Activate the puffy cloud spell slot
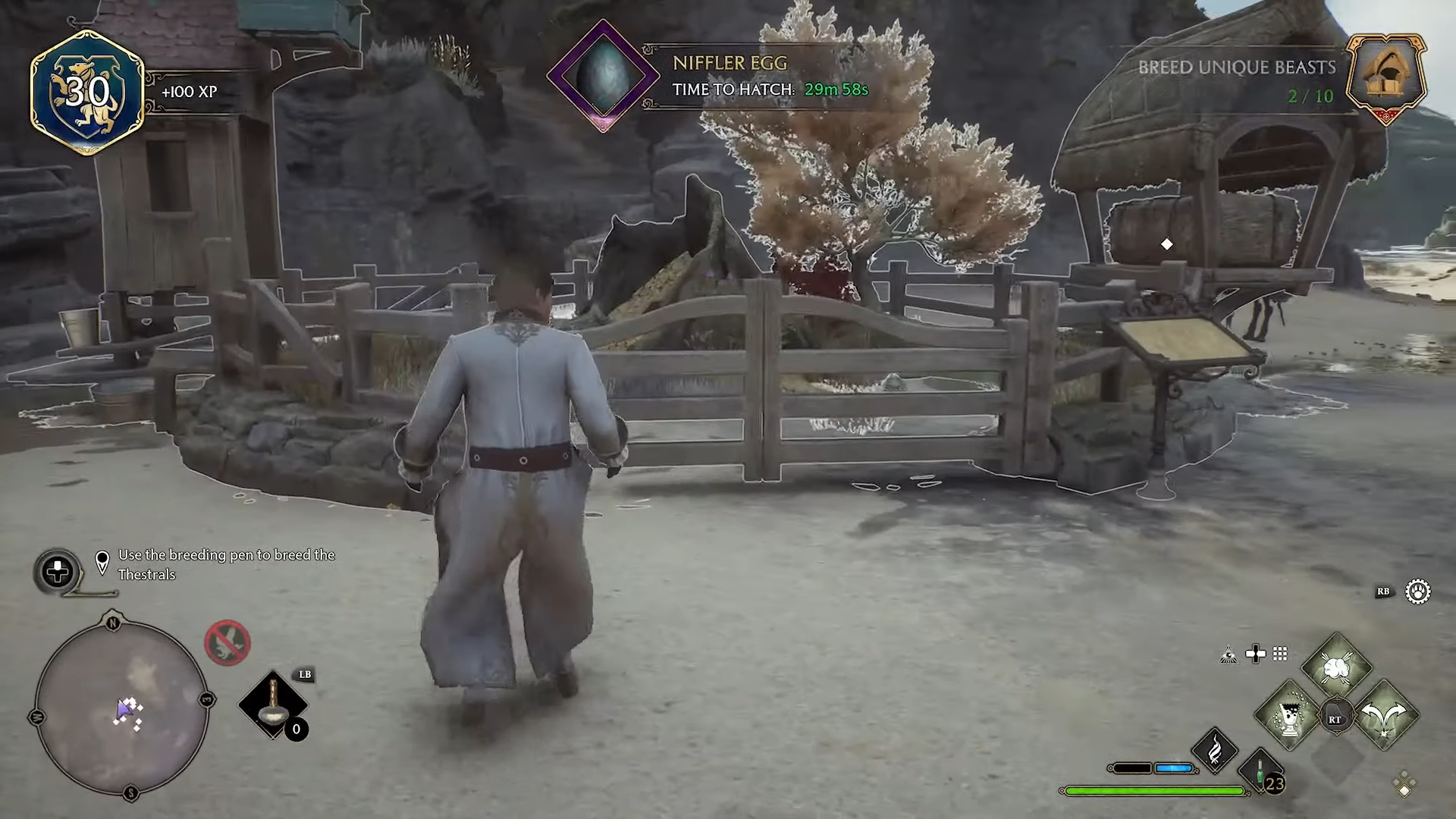 [1336, 668]
